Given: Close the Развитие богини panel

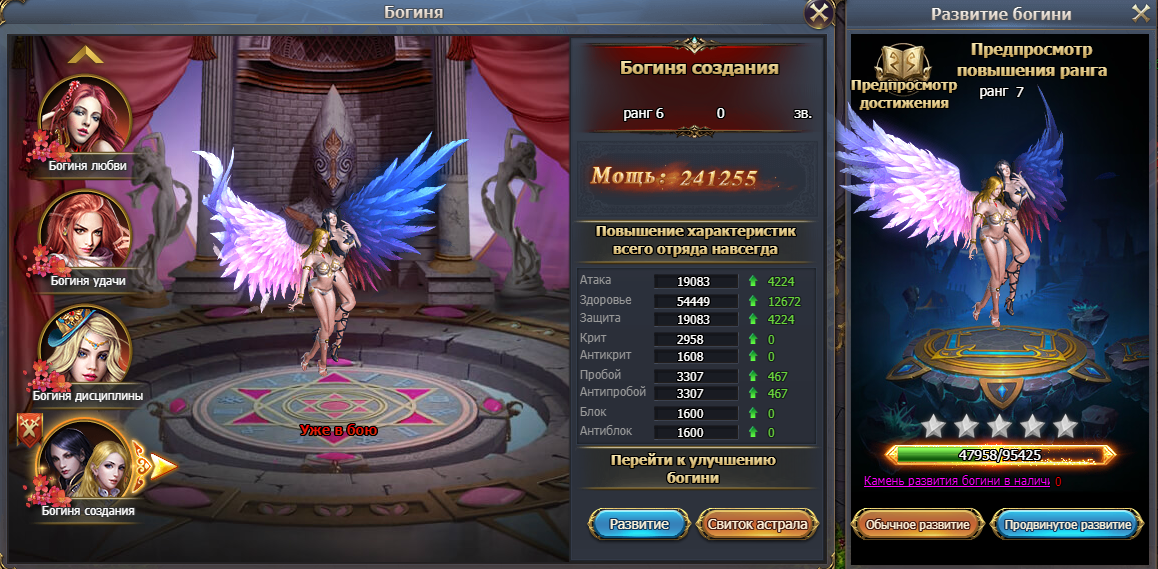Looking at the screenshot, I should (1141, 13).
